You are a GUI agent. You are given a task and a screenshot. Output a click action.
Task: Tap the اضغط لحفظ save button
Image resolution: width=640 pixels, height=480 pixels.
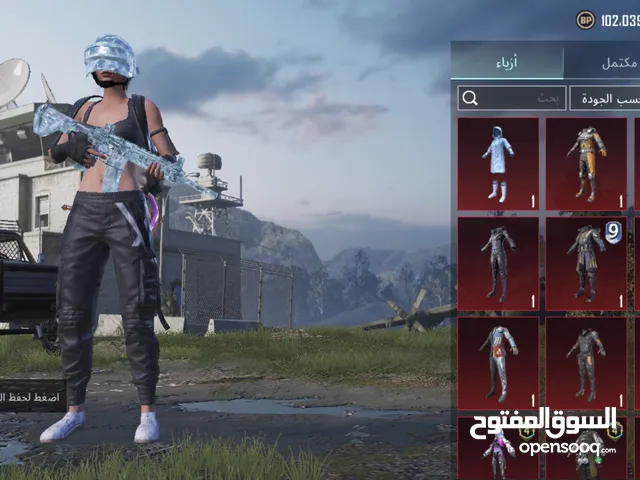(32, 396)
